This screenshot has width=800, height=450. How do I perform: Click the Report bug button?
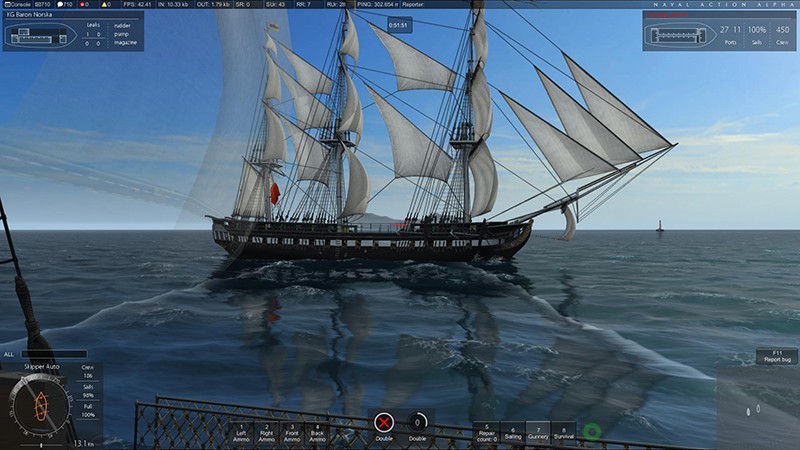(x=776, y=355)
